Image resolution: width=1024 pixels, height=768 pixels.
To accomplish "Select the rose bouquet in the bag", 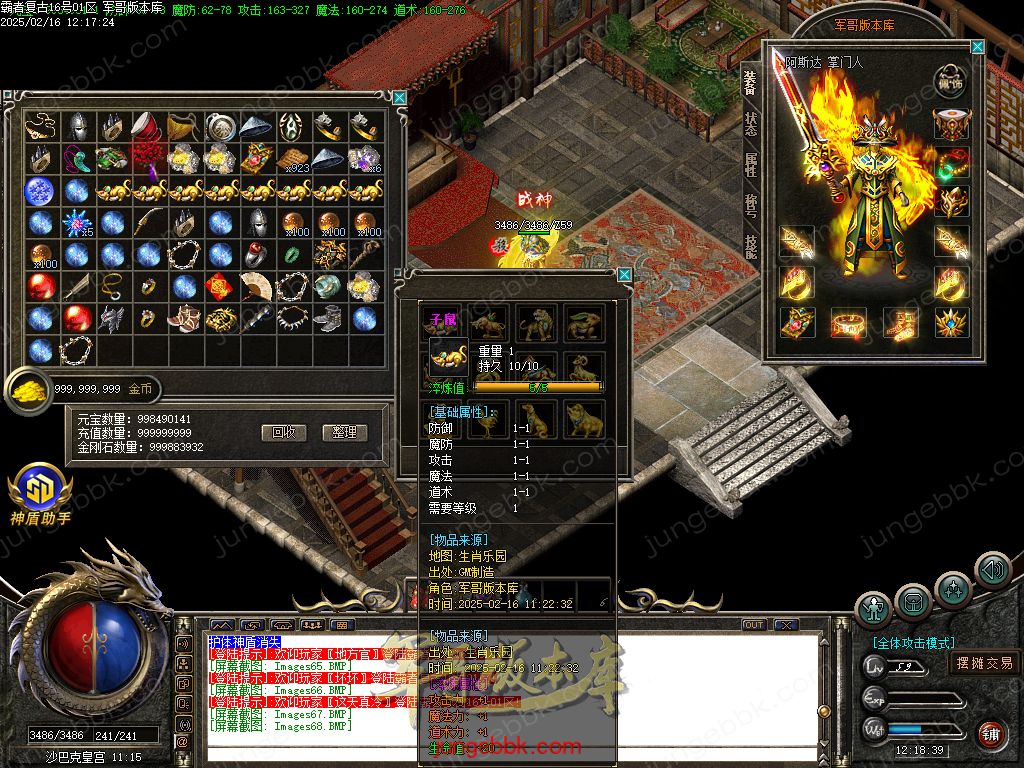I will pos(148,158).
